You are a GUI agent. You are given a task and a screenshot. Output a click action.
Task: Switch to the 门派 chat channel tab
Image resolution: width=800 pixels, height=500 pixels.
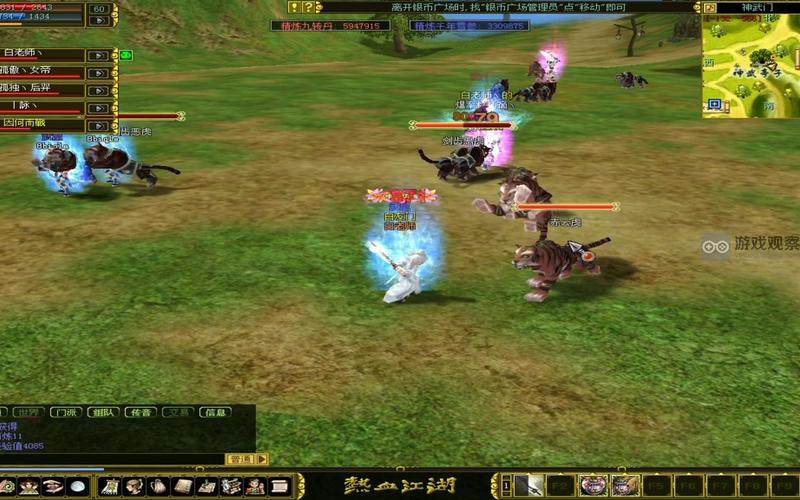point(66,412)
